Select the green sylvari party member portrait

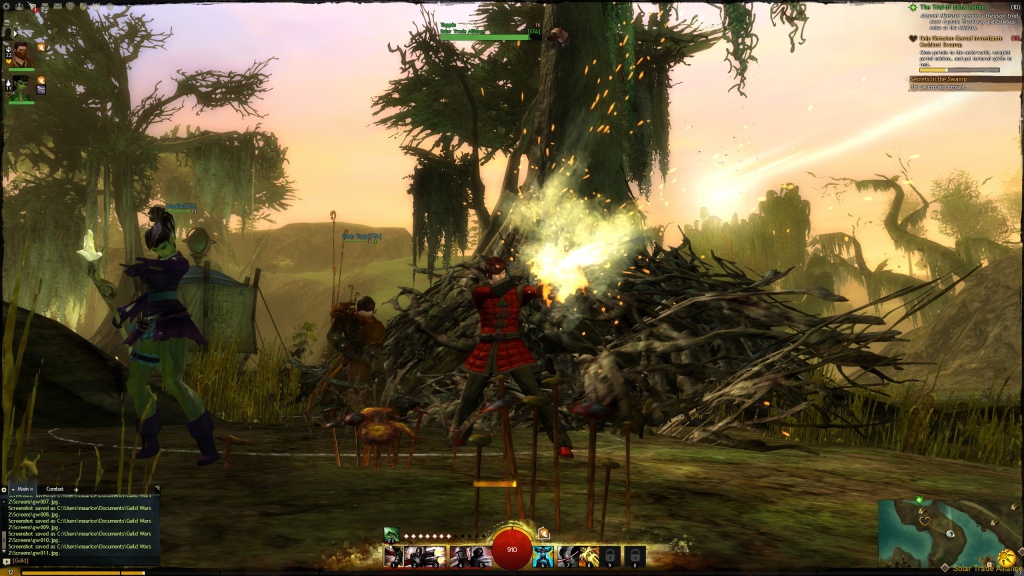click(x=21, y=88)
